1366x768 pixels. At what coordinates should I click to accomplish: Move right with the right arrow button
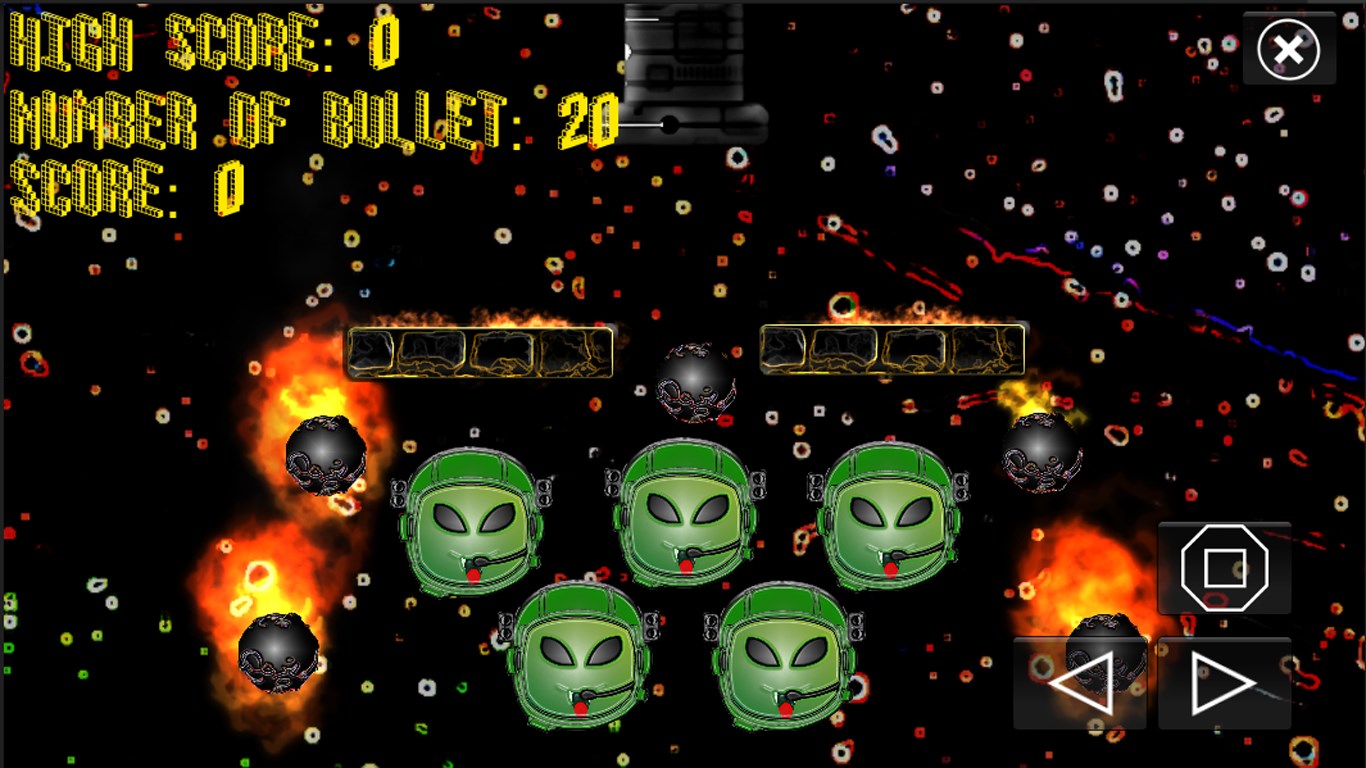tap(1224, 684)
